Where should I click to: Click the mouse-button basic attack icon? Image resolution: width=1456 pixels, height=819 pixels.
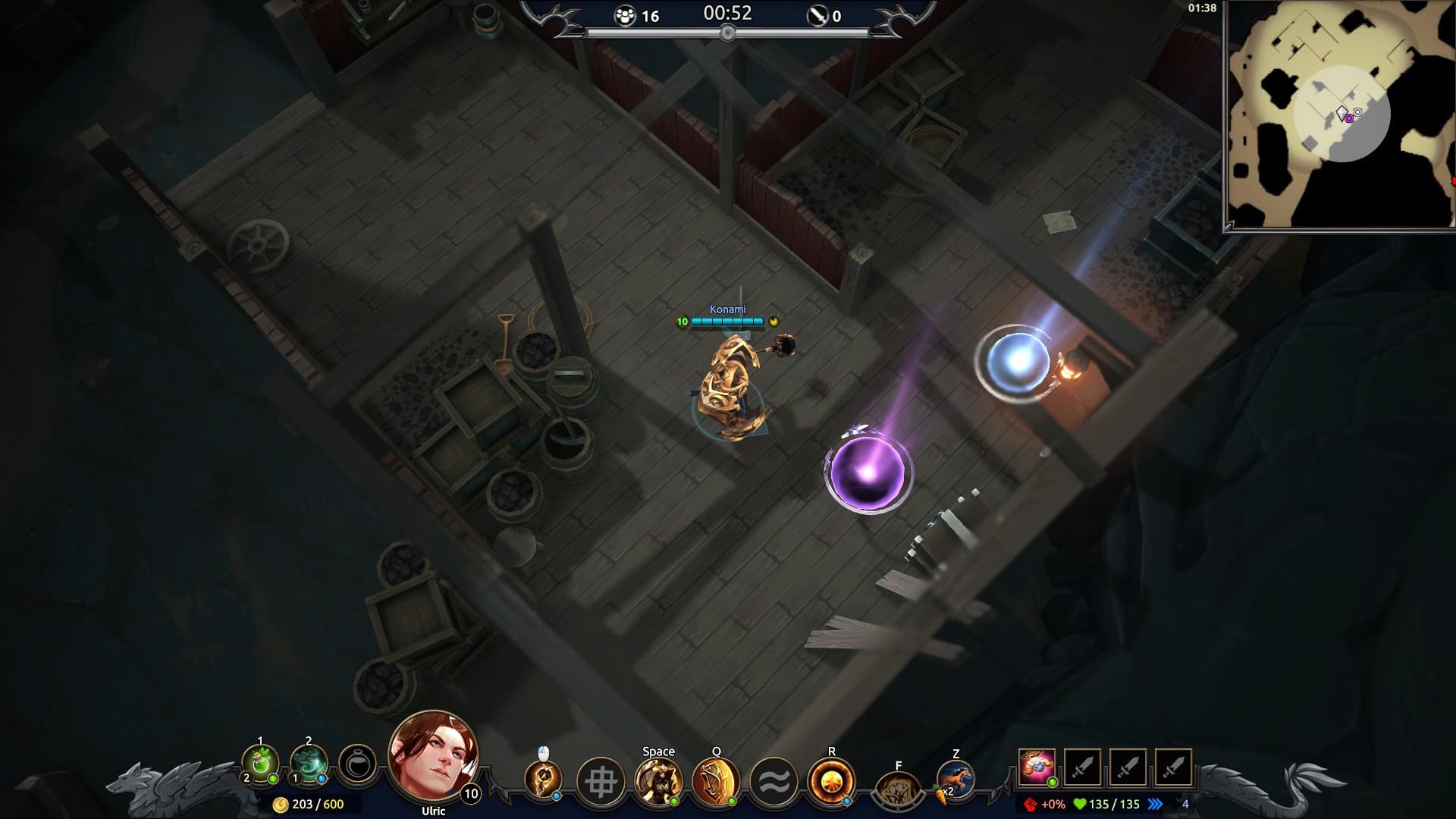pos(544,777)
